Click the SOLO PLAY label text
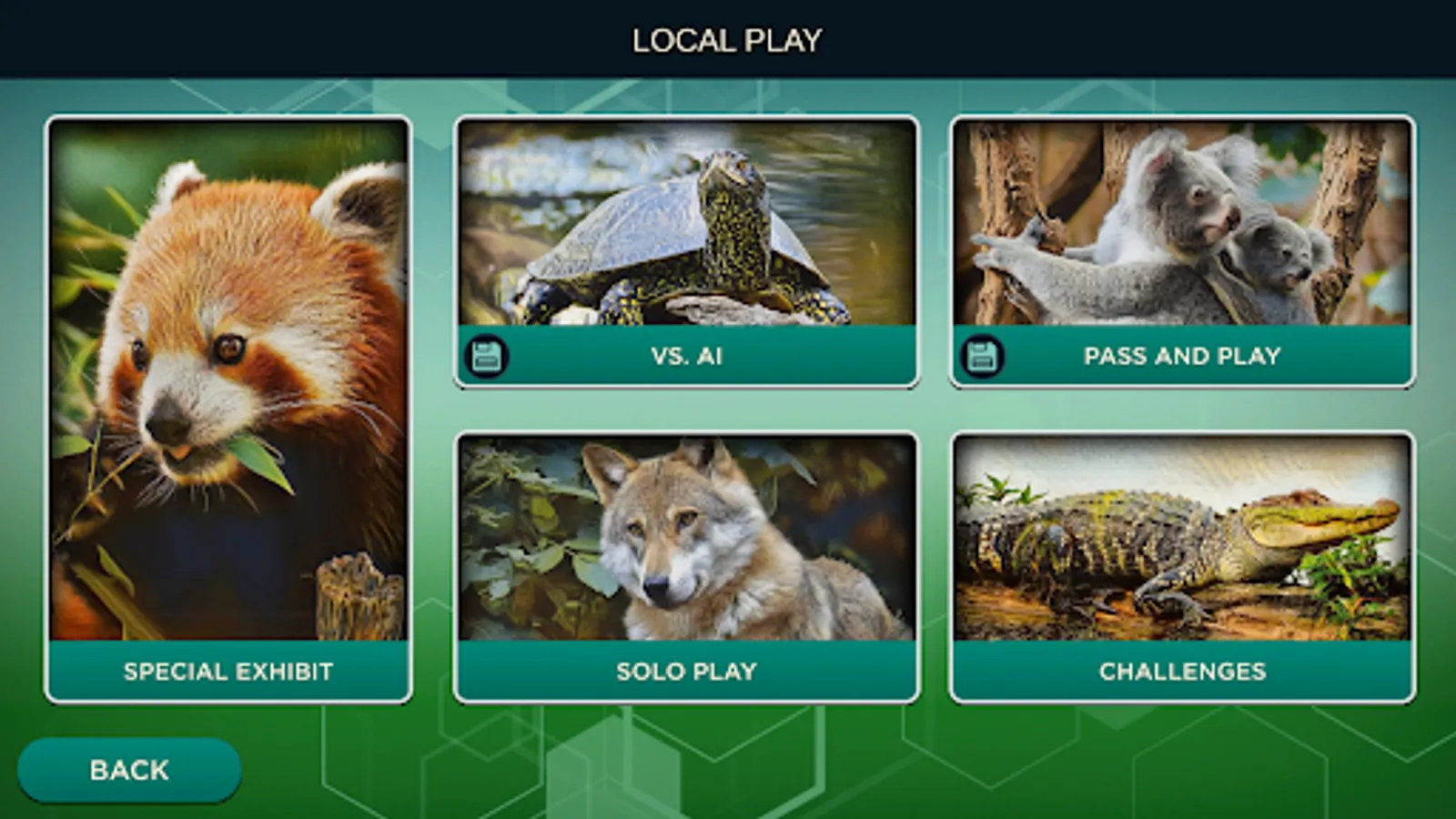This screenshot has width=1456, height=819. click(685, 672)
